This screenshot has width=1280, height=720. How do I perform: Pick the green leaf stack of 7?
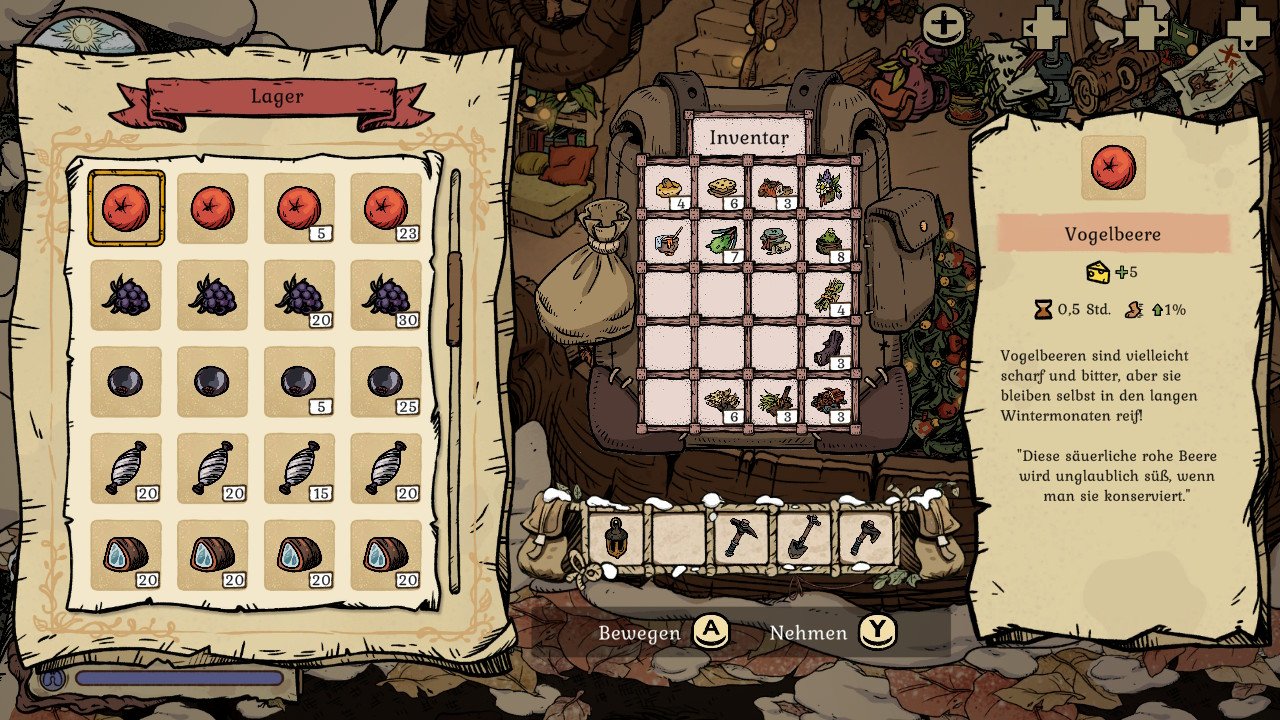point(721,241)
